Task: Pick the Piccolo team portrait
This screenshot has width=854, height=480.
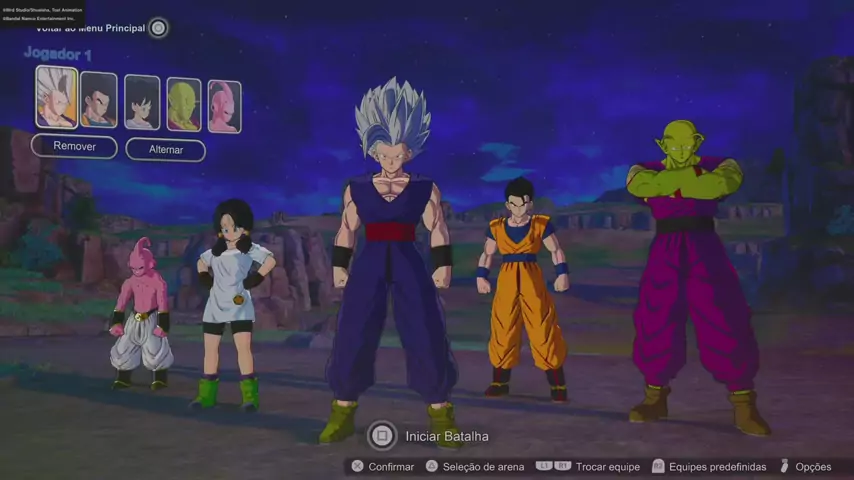Action: (x=184, y=104)
